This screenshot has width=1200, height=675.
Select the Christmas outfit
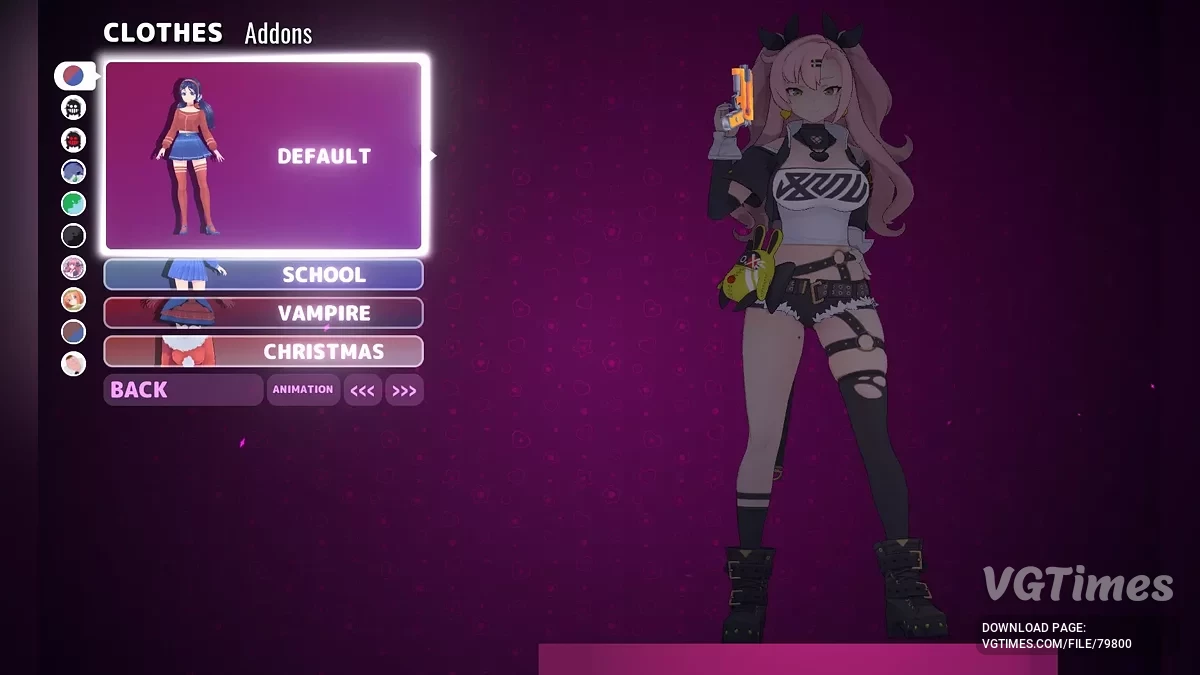point(264,351)
